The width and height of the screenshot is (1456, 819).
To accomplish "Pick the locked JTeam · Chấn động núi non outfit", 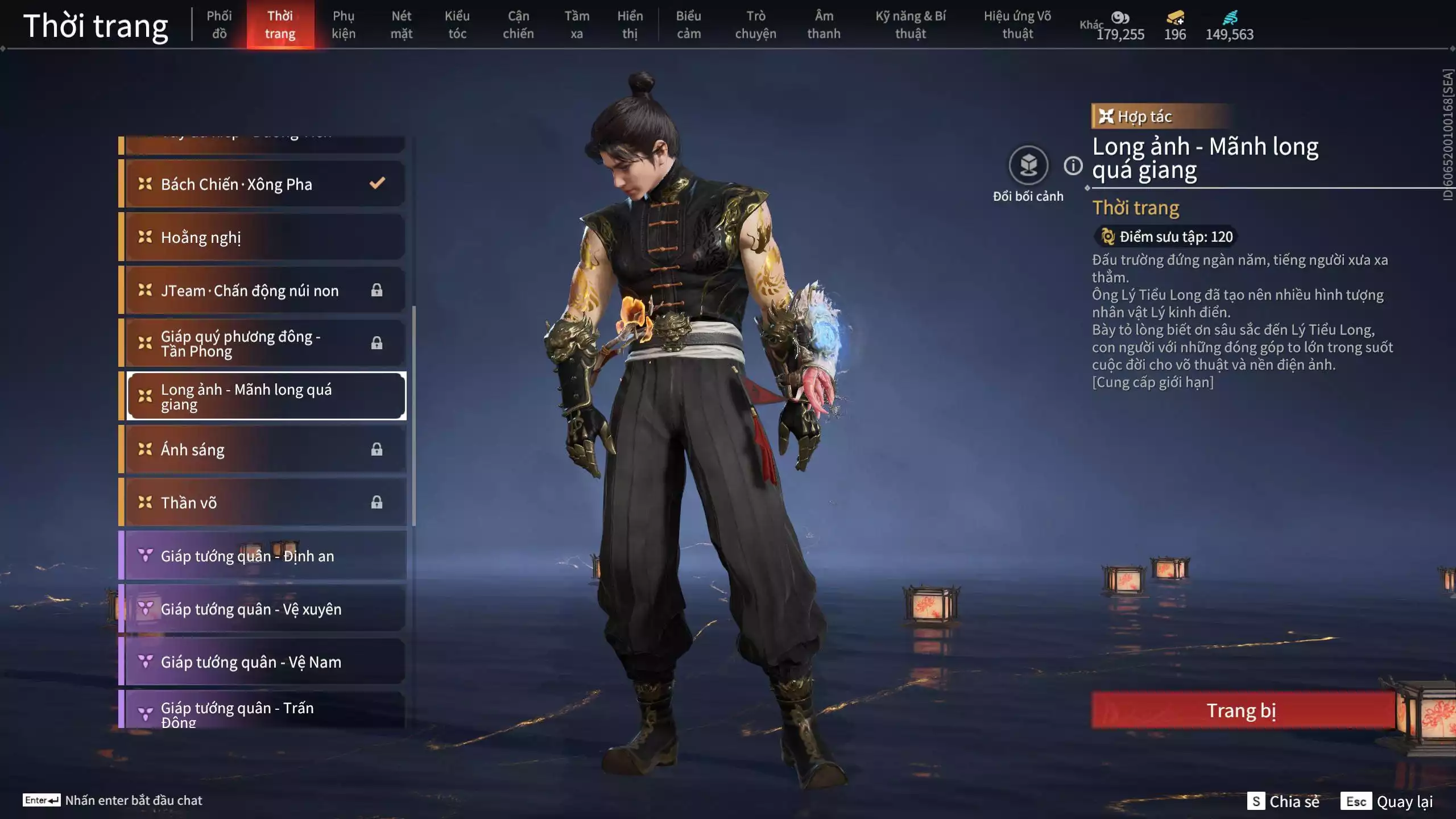I will 265,290.
